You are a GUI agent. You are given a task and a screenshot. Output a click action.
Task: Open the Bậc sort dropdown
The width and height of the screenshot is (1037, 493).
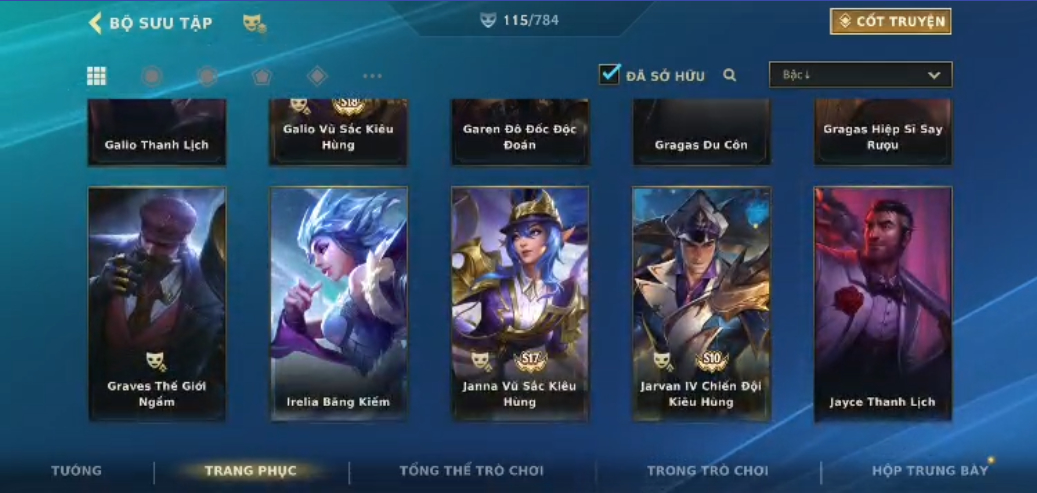pos(860,75)
